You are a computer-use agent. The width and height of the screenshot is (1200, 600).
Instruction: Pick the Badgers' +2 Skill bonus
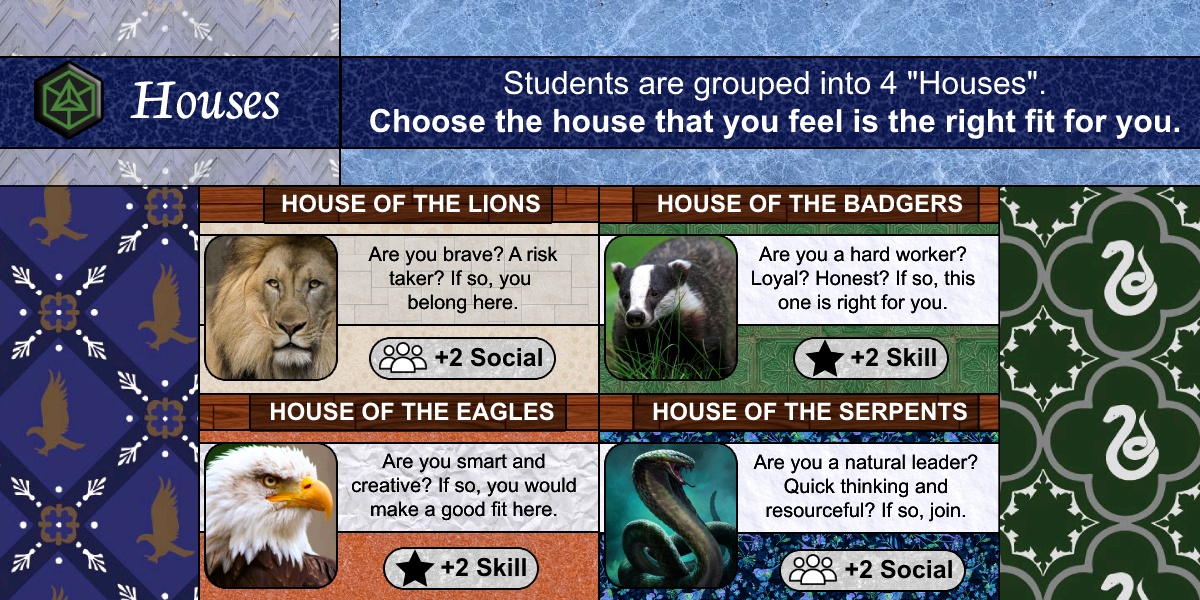pos(871,358)
